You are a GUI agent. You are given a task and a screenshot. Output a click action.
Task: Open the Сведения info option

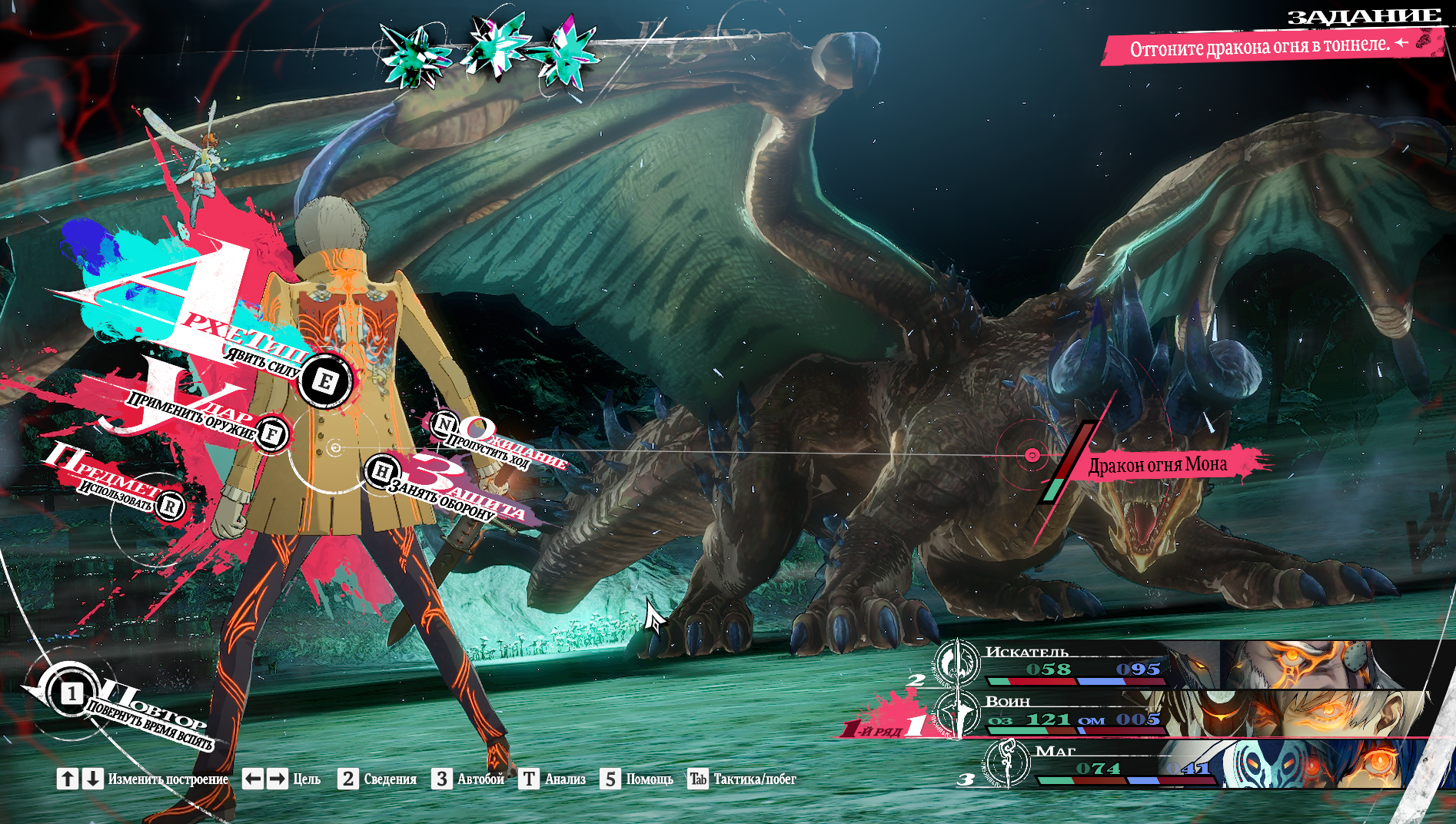(377, 779)
